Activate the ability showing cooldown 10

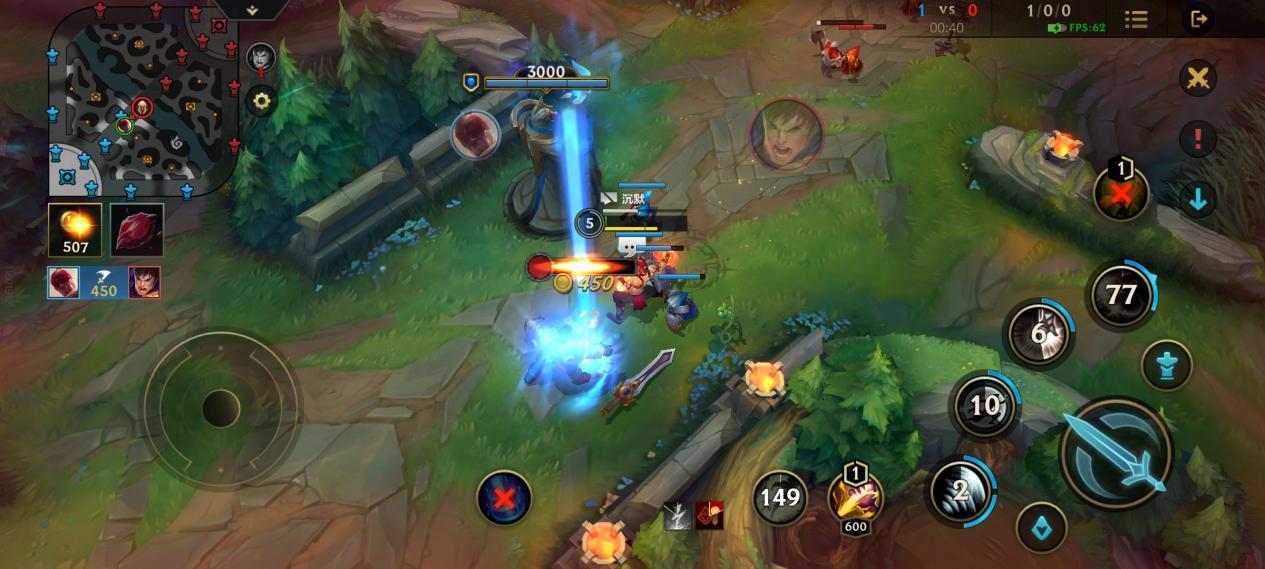[985, 405]
